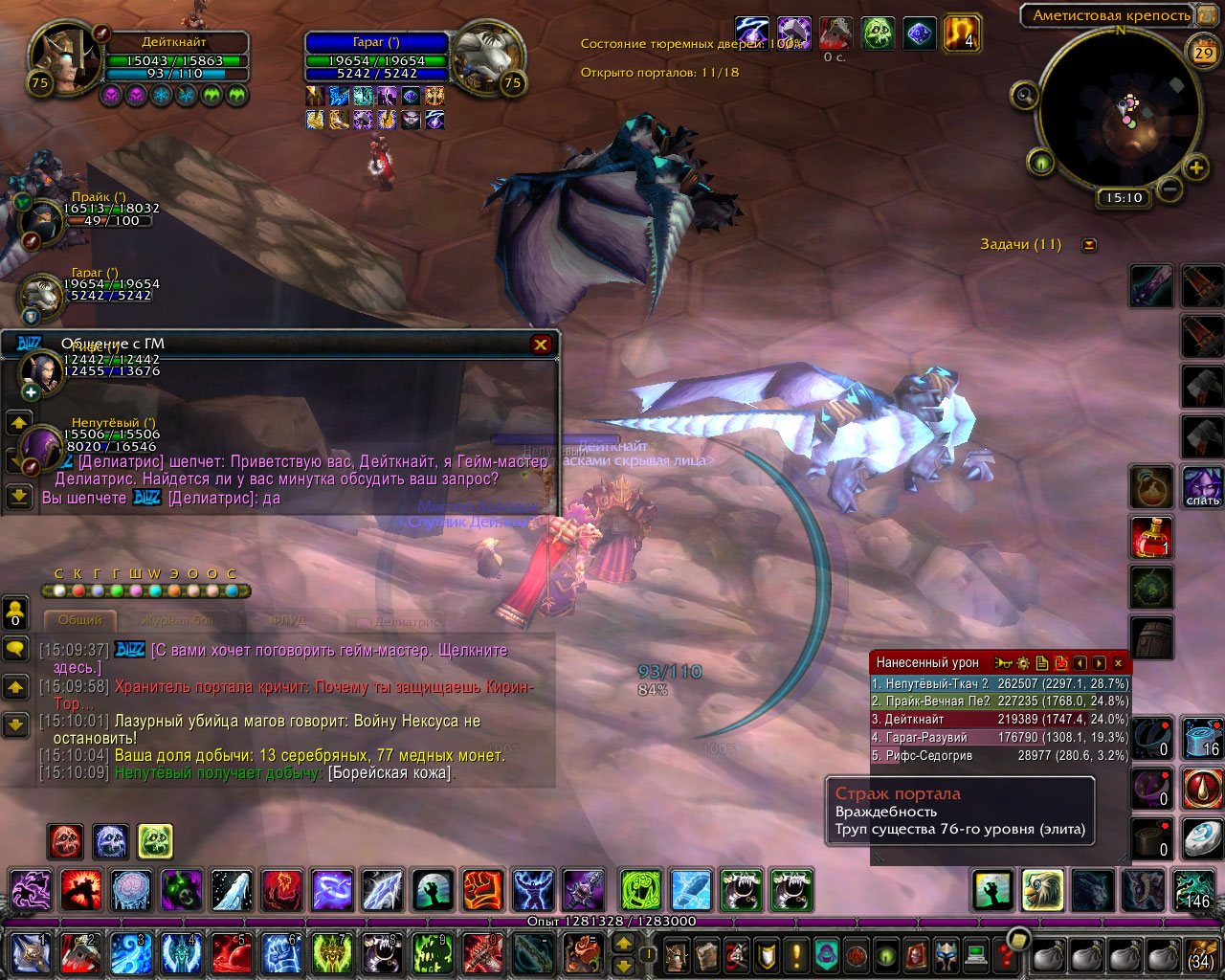Open the Общий chat tab

coord(80,620)
